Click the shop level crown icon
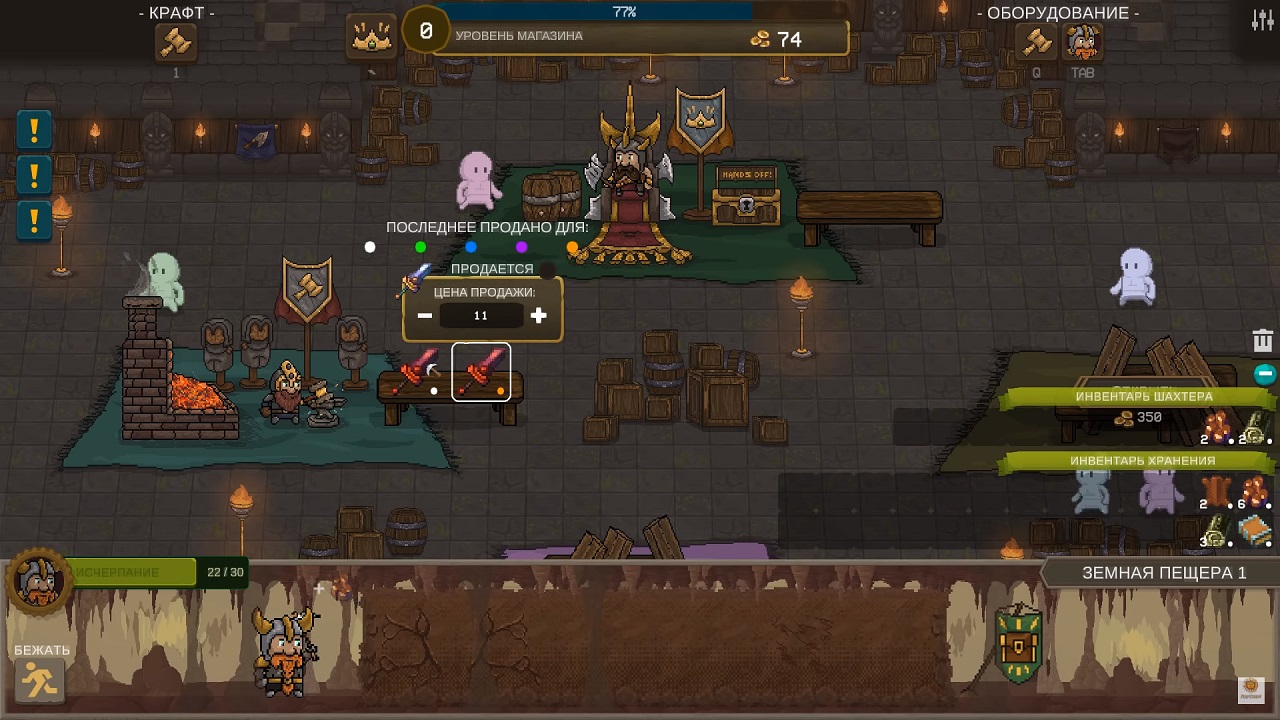The width and height of the screenshot is (1280, 720). (x=372, y=37)
